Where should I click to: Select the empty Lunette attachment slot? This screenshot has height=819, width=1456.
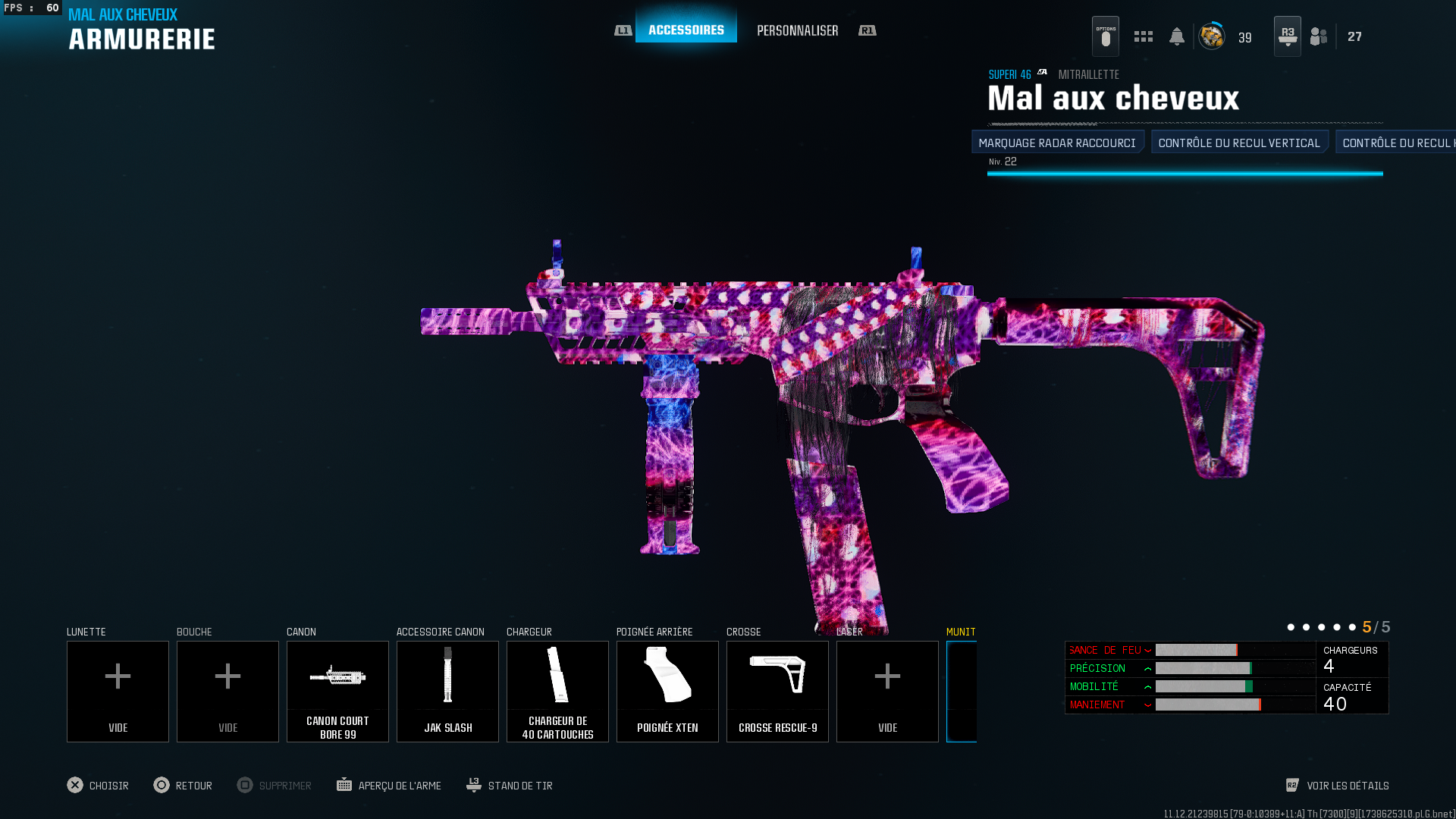(x=118, y=691)
